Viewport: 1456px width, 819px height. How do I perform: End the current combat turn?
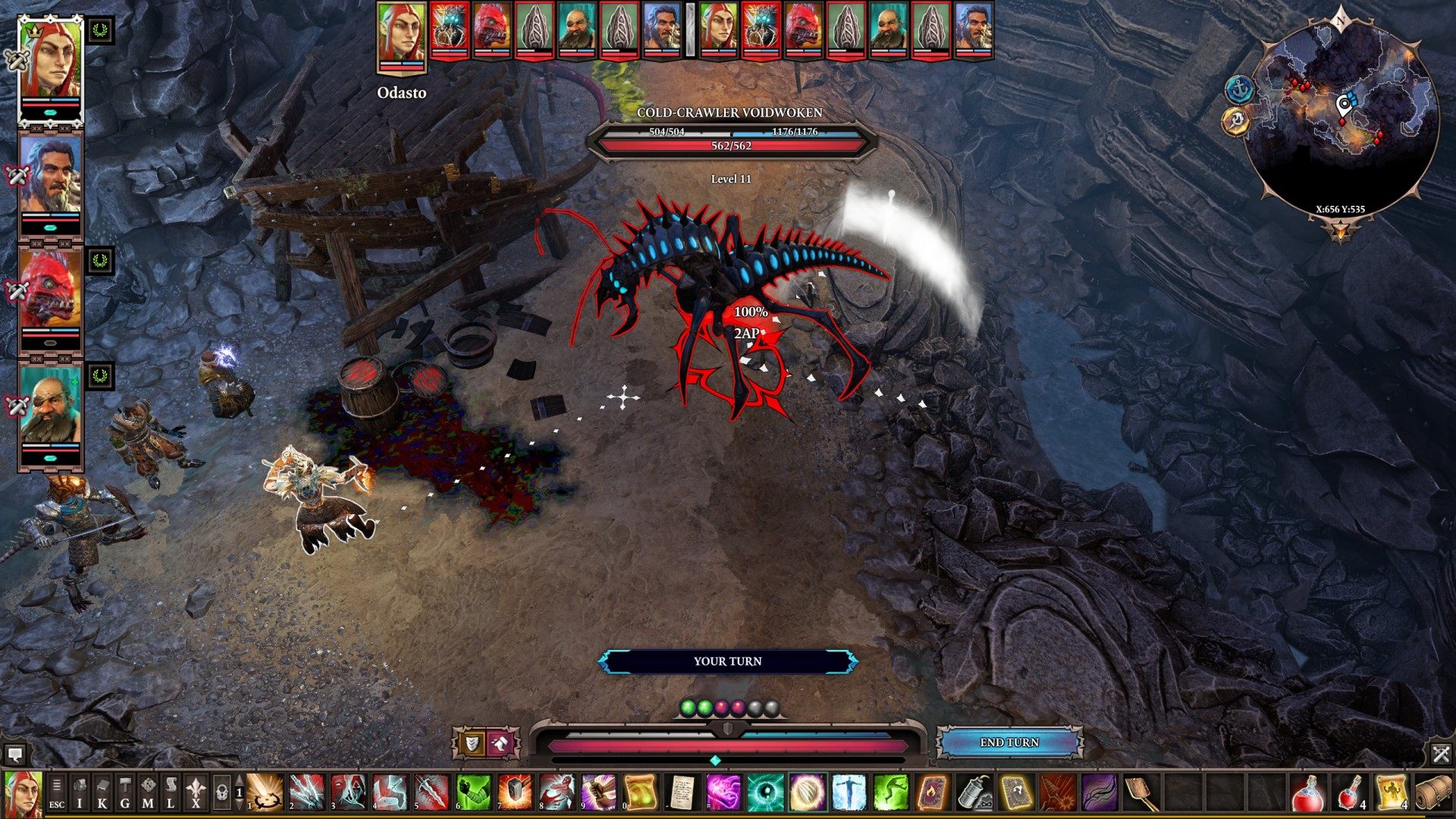1009,742
